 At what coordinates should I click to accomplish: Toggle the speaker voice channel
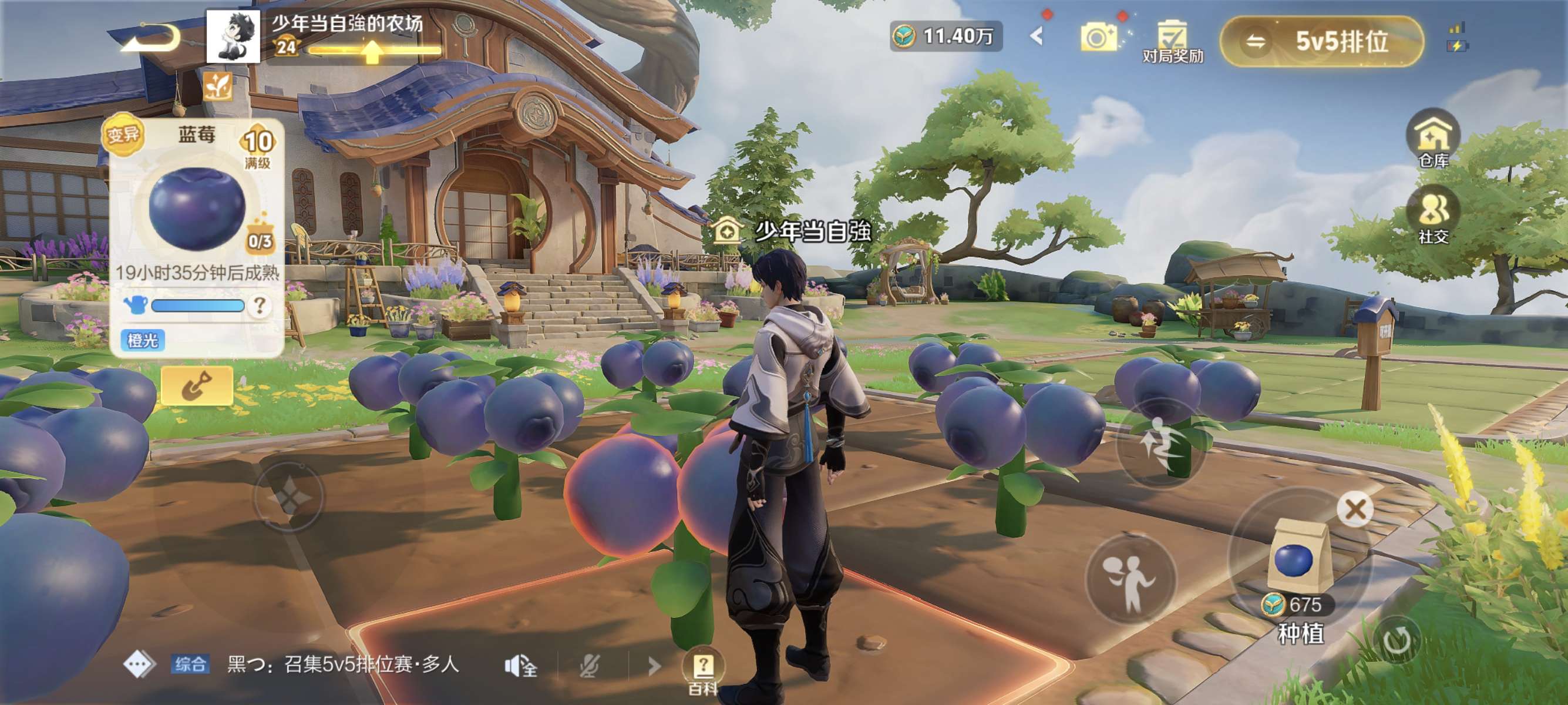click(x=520, y=666)
